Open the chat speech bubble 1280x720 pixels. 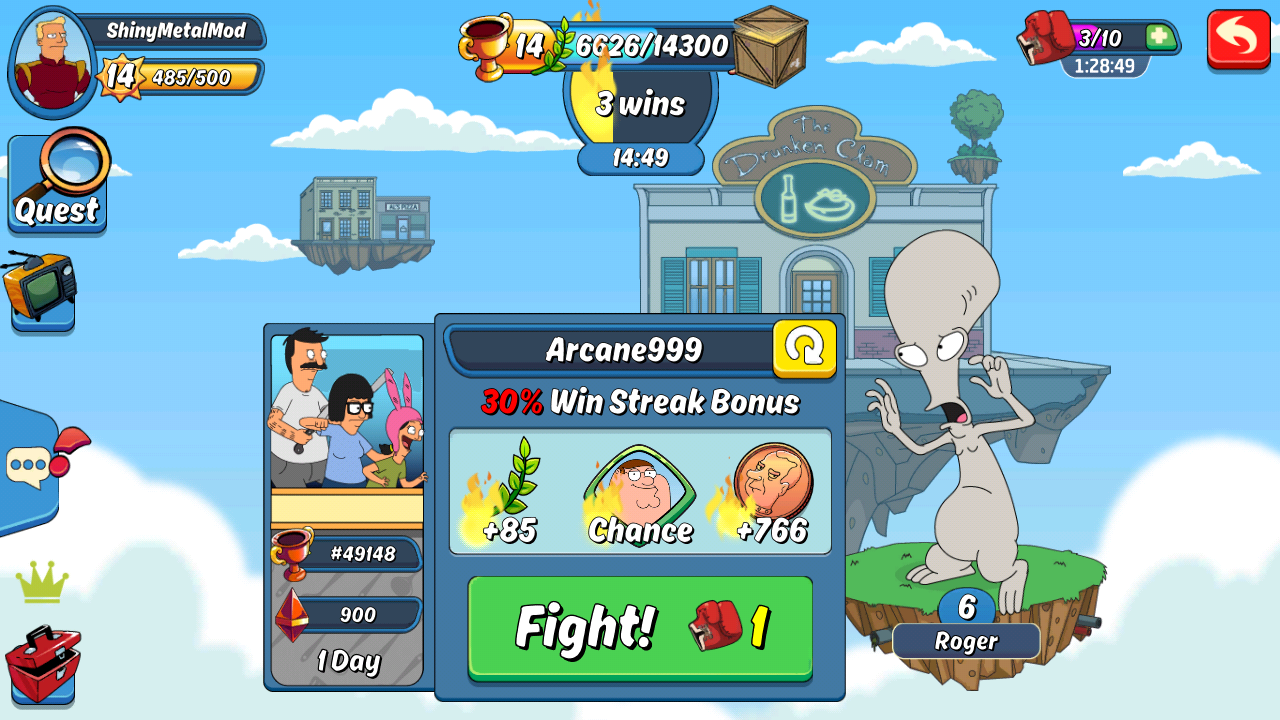coord(30,465)
